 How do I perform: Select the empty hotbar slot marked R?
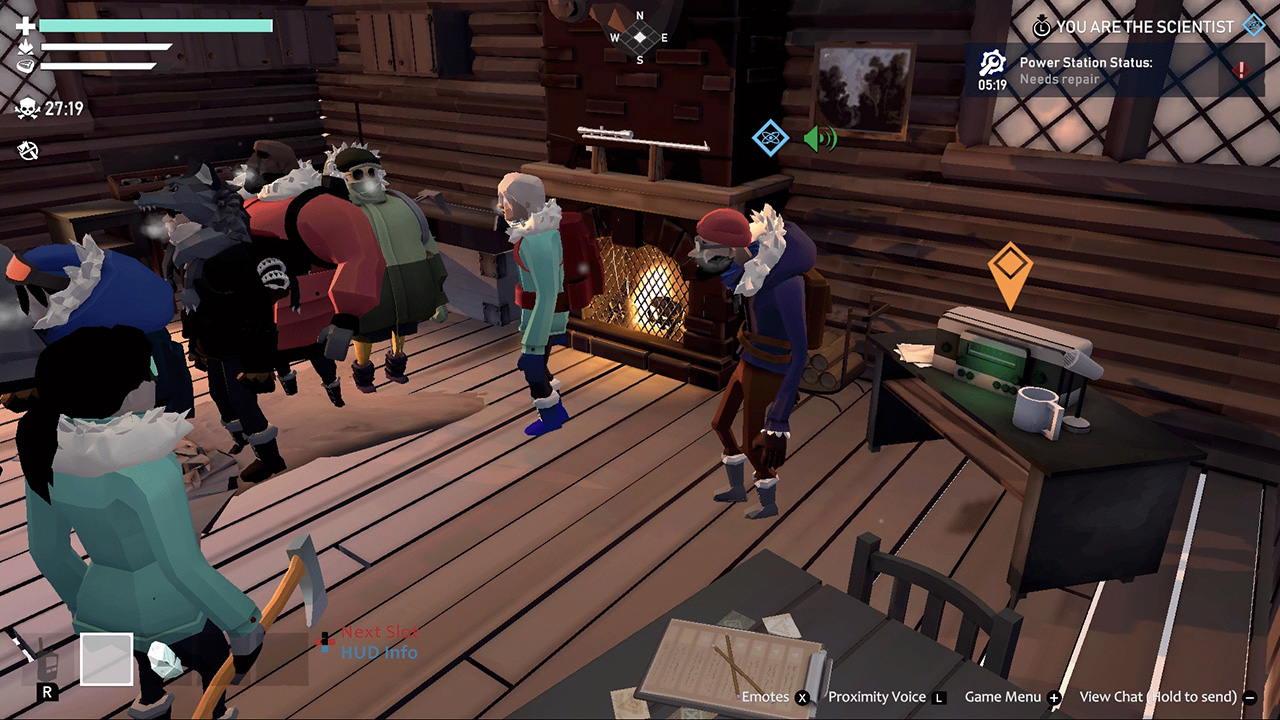109,657
